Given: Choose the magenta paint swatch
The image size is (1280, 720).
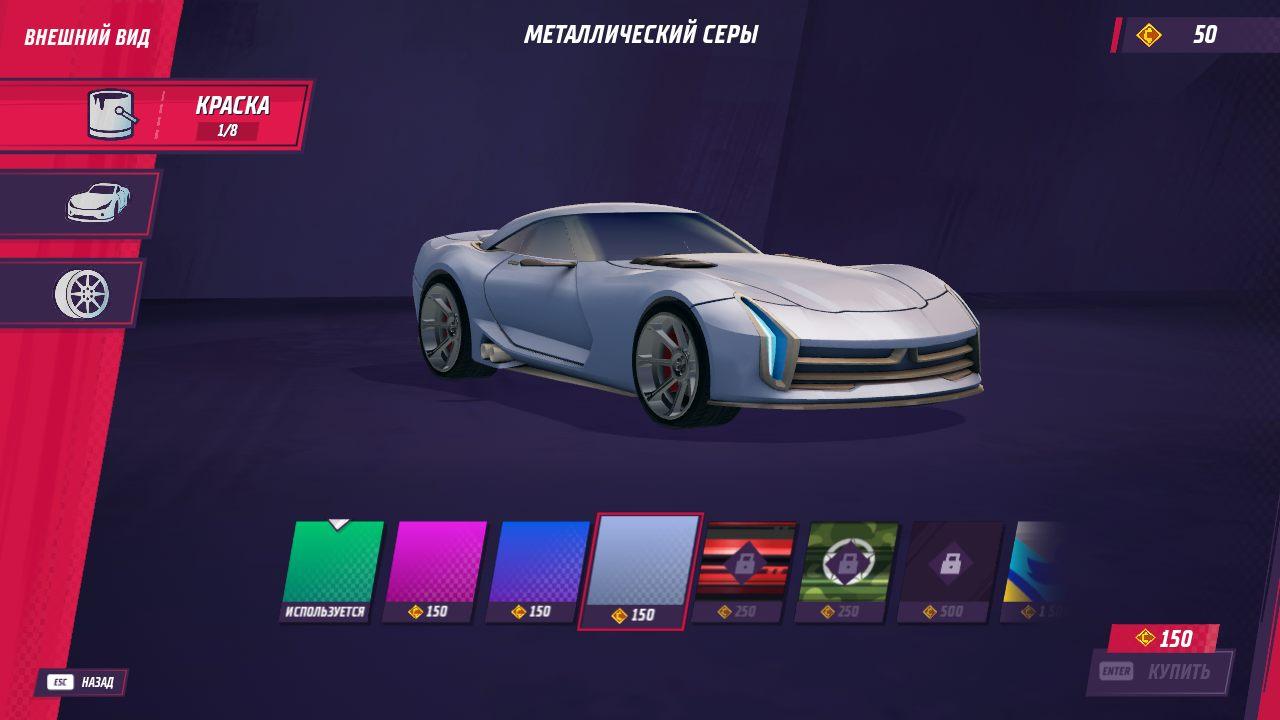Looking at the screenshot, I should [434, 565].
